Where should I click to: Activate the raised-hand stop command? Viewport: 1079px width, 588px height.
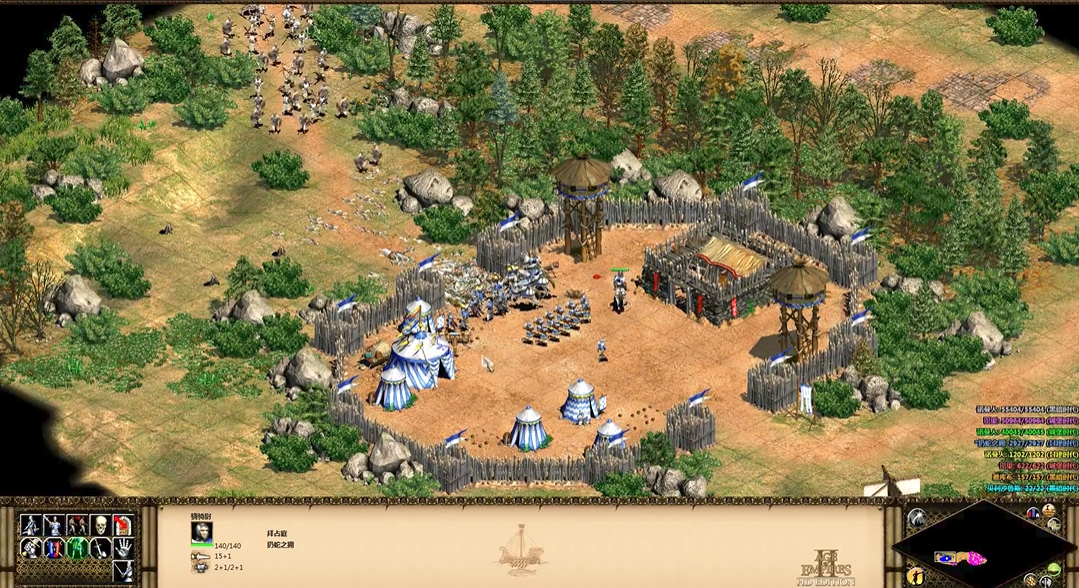(x=124, y=548)
